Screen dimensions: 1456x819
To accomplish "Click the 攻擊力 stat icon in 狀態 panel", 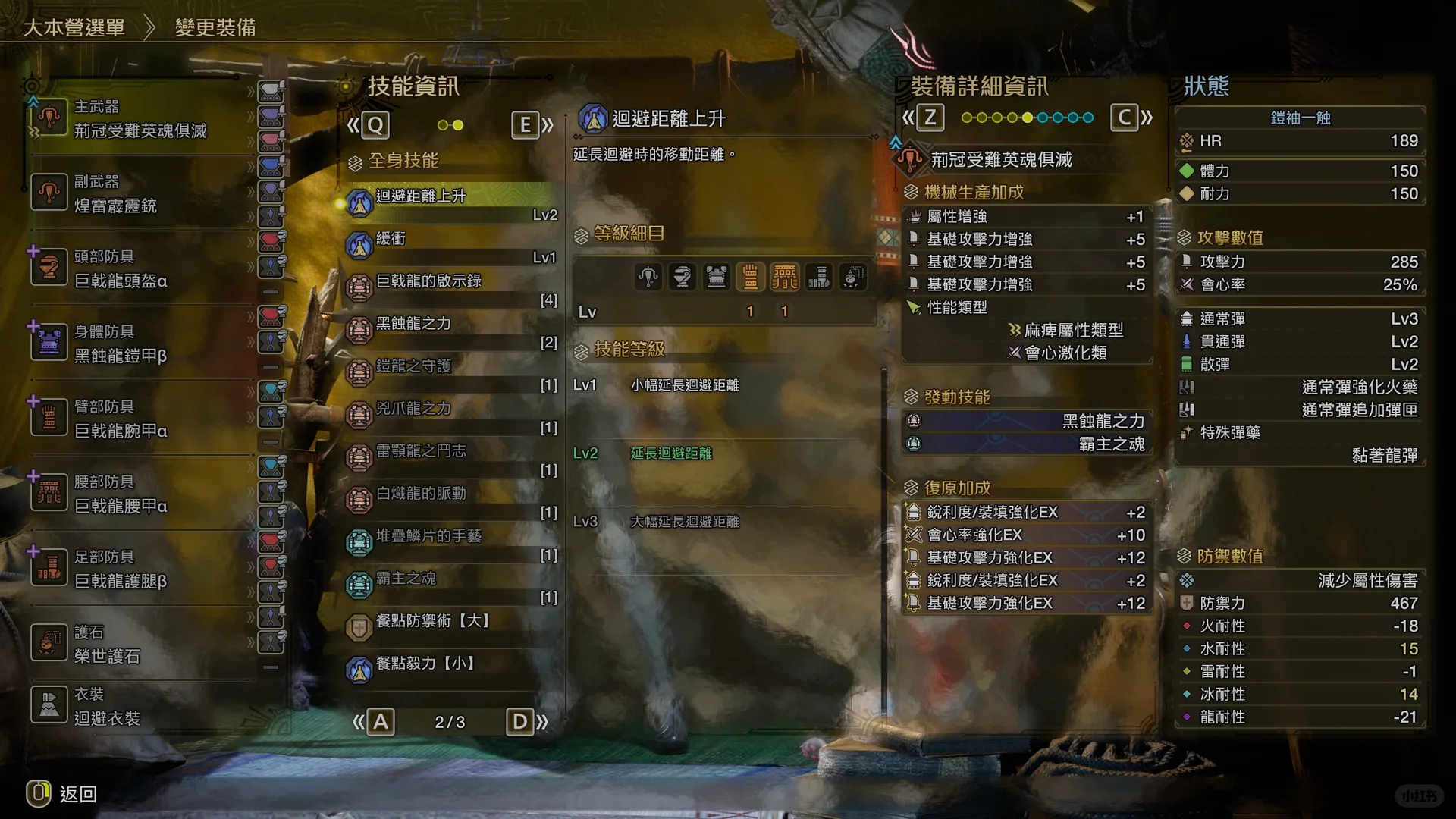I will point(1188,262).
